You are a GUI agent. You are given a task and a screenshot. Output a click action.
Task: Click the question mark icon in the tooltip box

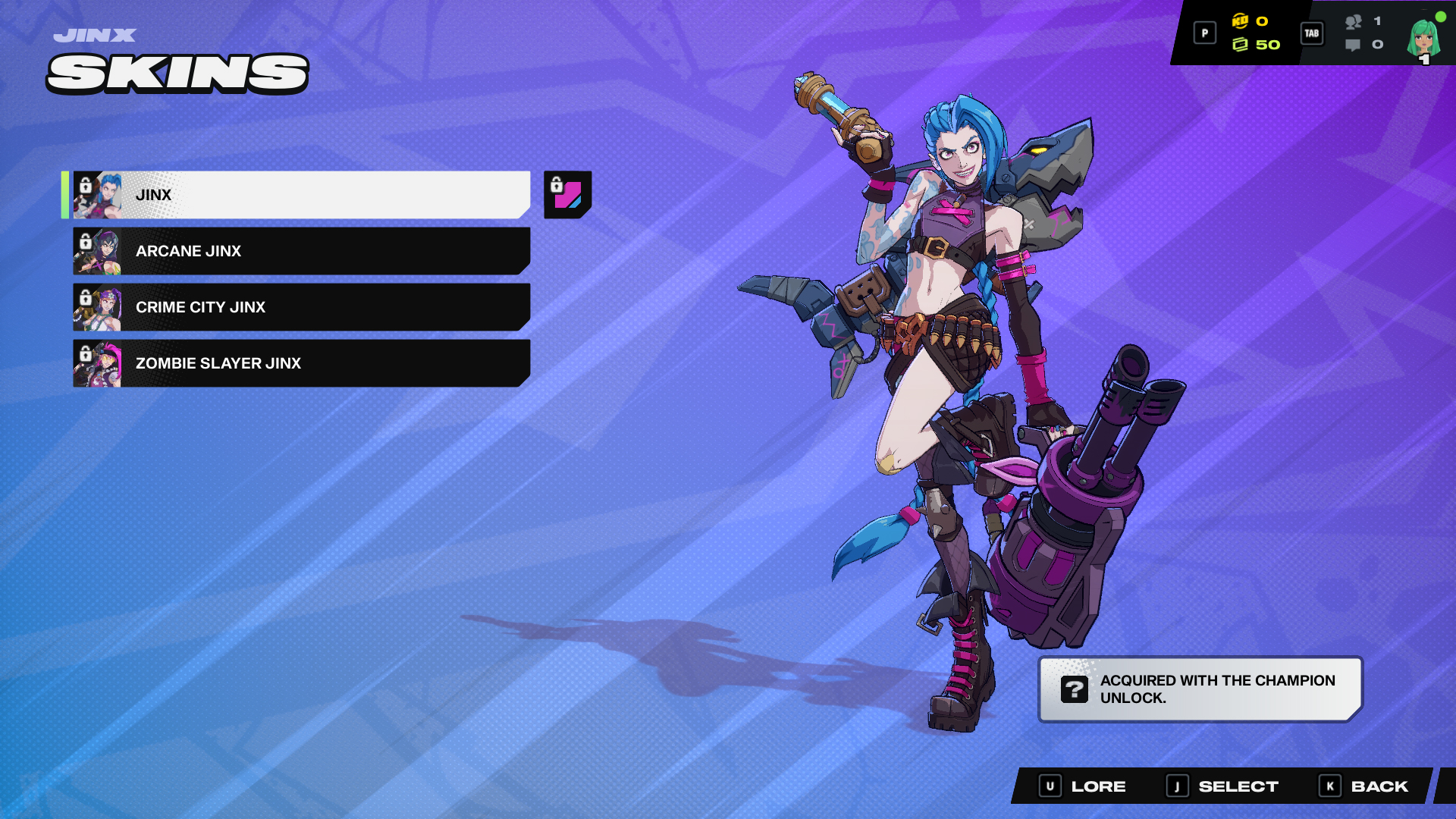tap(1074, 690)
